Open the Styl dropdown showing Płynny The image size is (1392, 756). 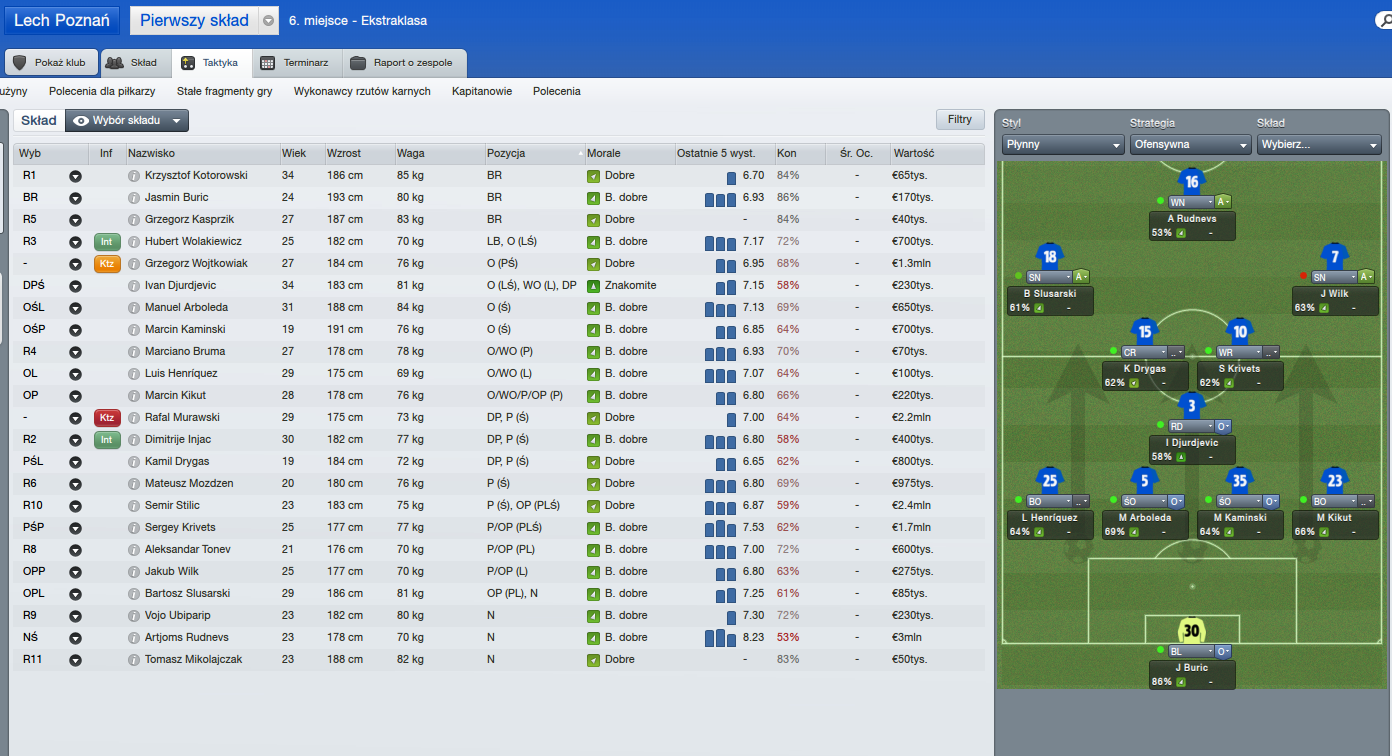click(1063, 144)
